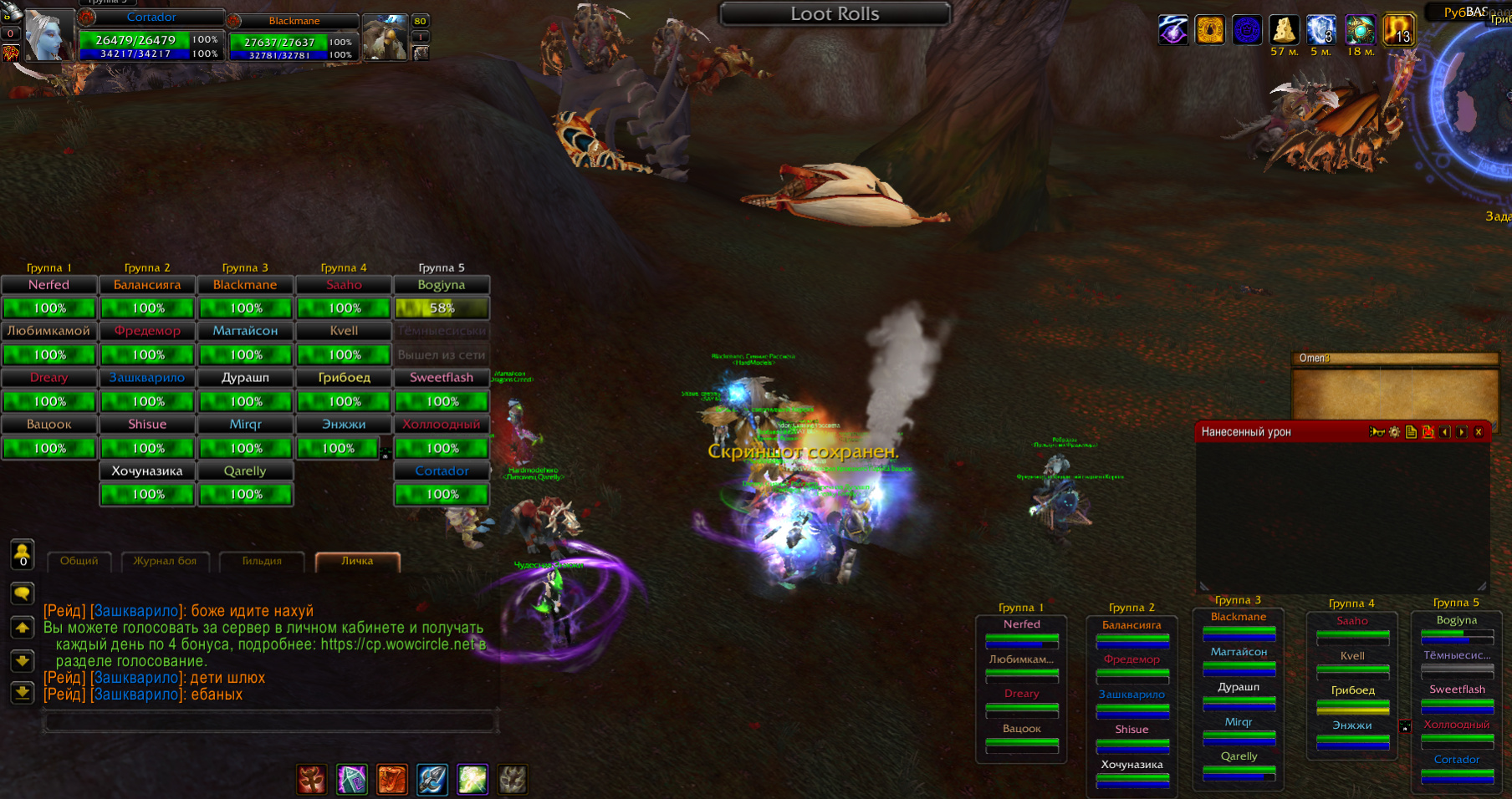Click the damage meter horn report icon
The image size is (1512, 799).
1377,432
